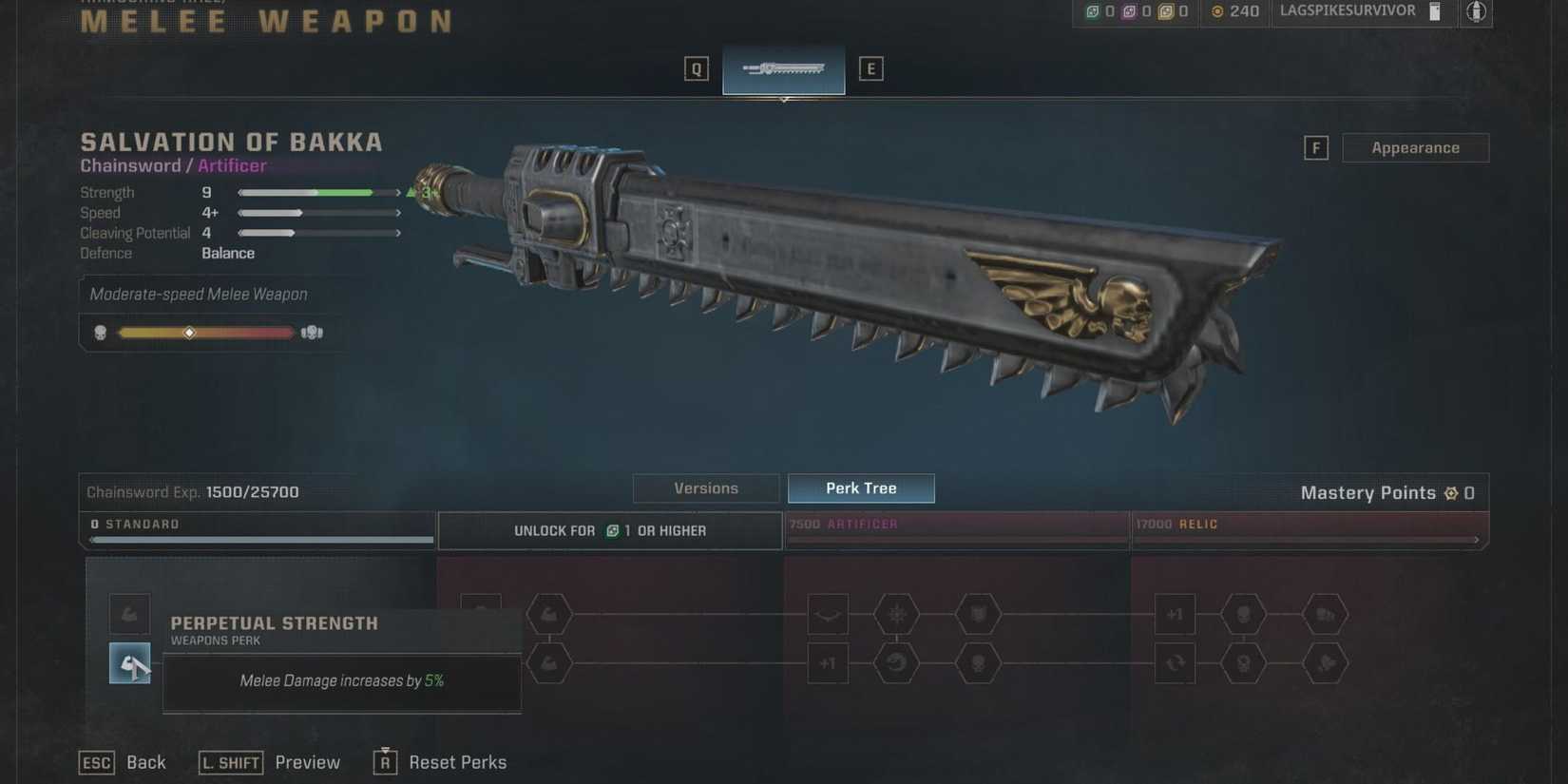Expand the Strength stat arrow
This screenshot has height=784, width=1568.
[398, 192]
